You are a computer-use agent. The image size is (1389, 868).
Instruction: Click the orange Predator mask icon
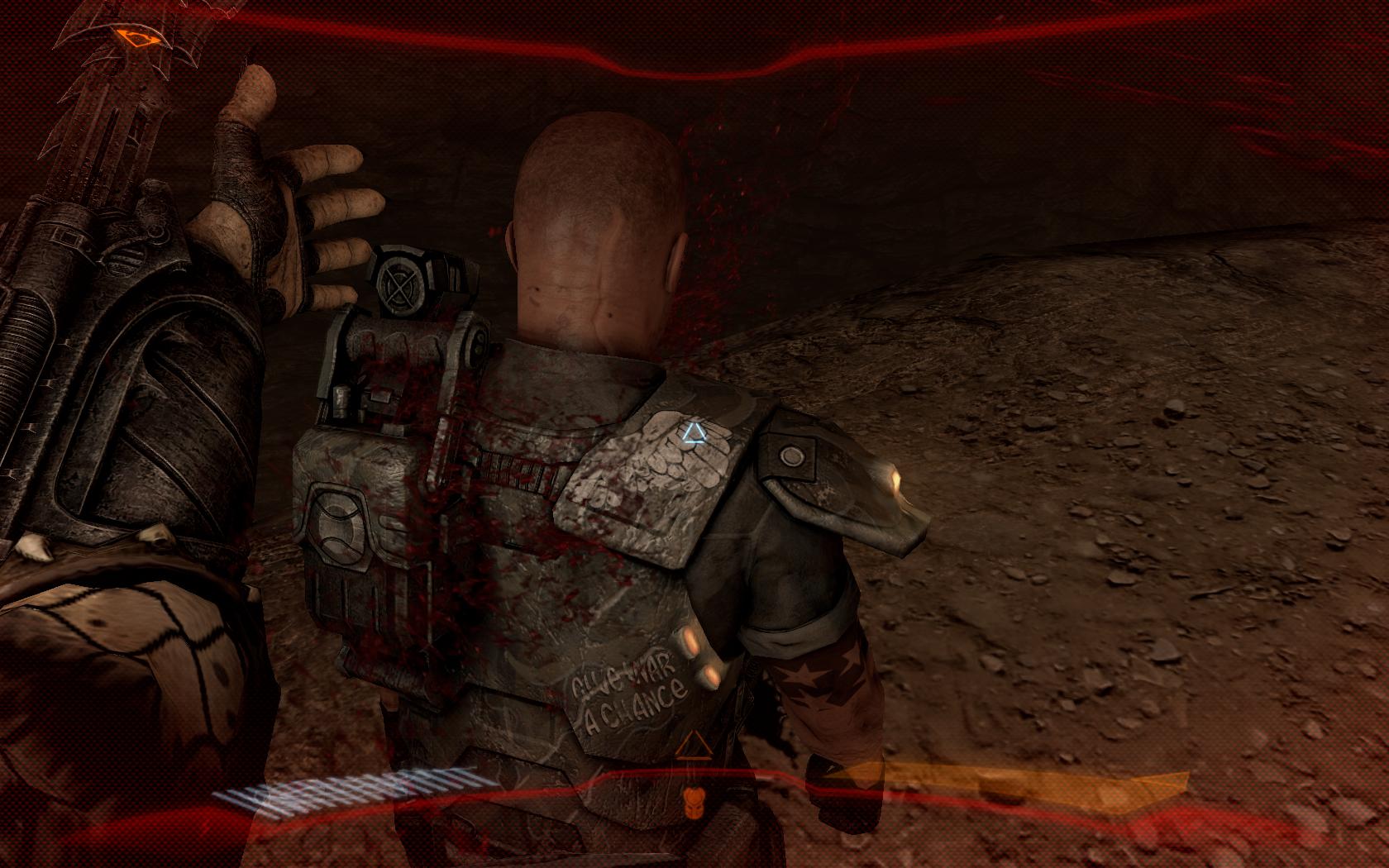(x=690, y=801)
